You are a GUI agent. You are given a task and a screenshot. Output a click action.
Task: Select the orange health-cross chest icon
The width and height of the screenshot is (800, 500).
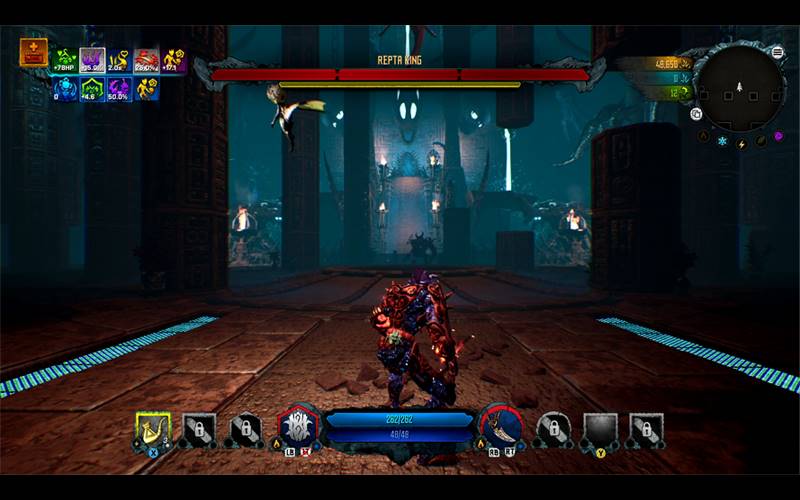33,52
